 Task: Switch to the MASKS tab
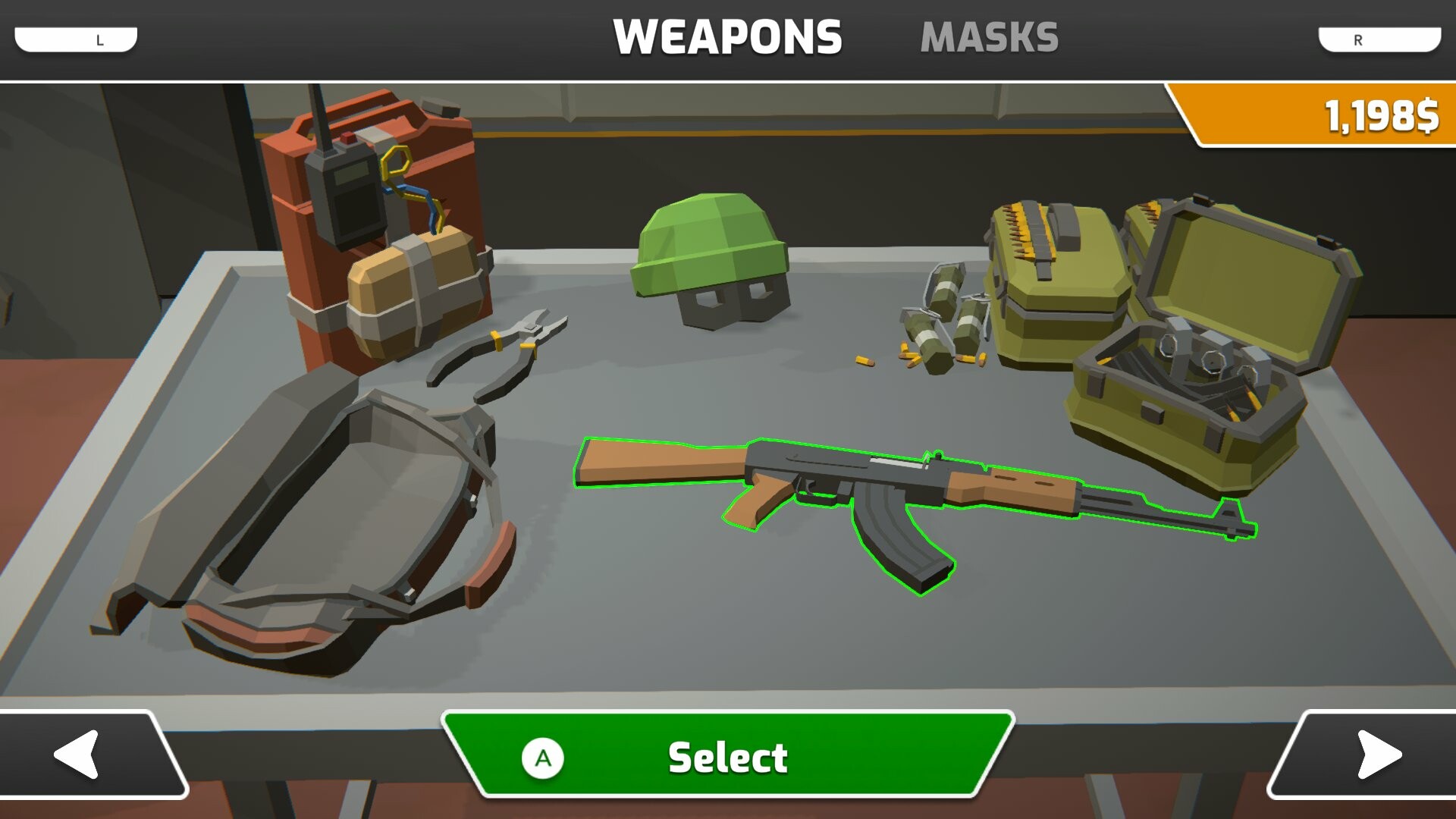(x=990, y=34)
